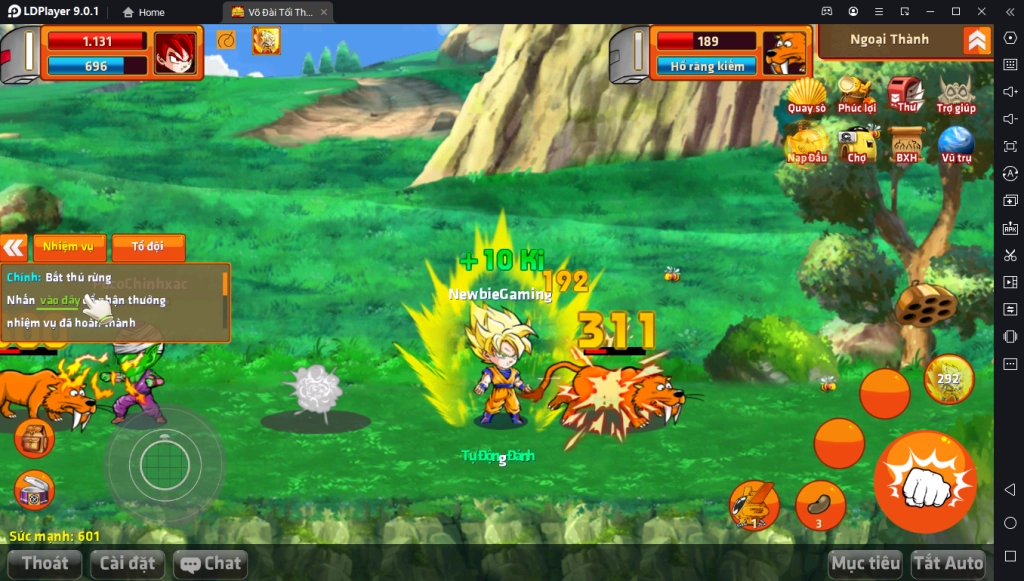Open the Phúc lợi rewards menu
The height and width of the screenshot is (581, 1024).
[856, 95]
